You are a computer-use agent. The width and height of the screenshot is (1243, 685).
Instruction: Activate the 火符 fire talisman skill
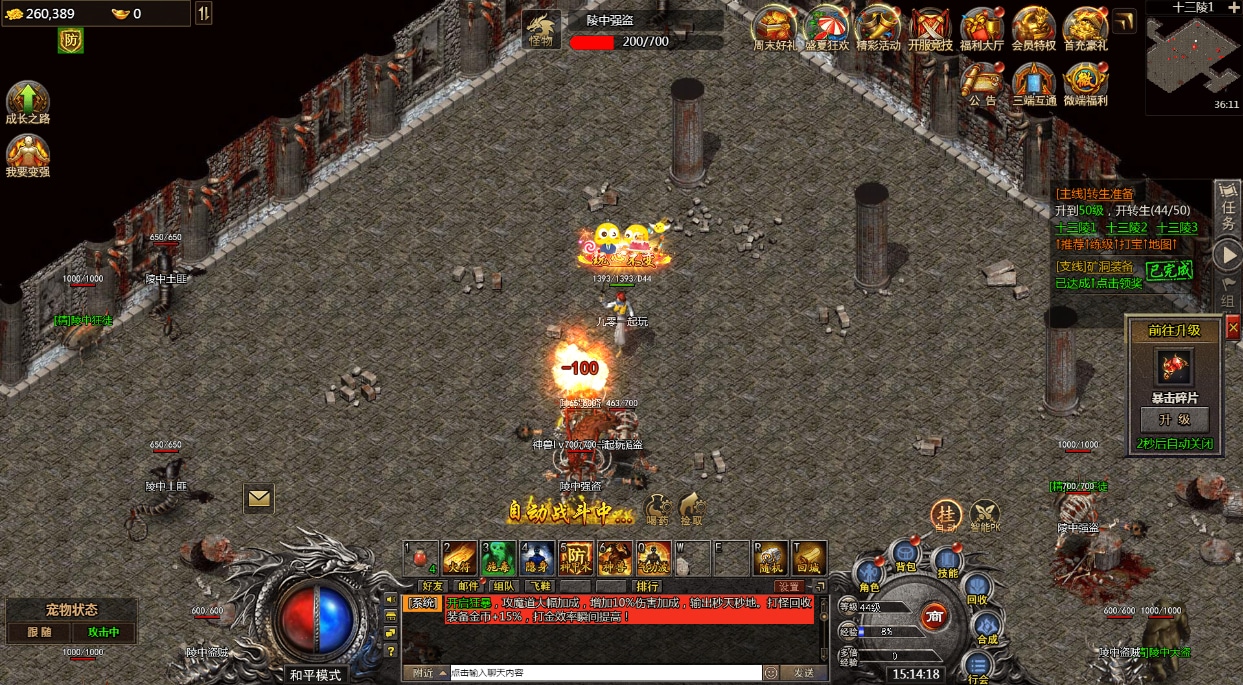coord(460,558)
